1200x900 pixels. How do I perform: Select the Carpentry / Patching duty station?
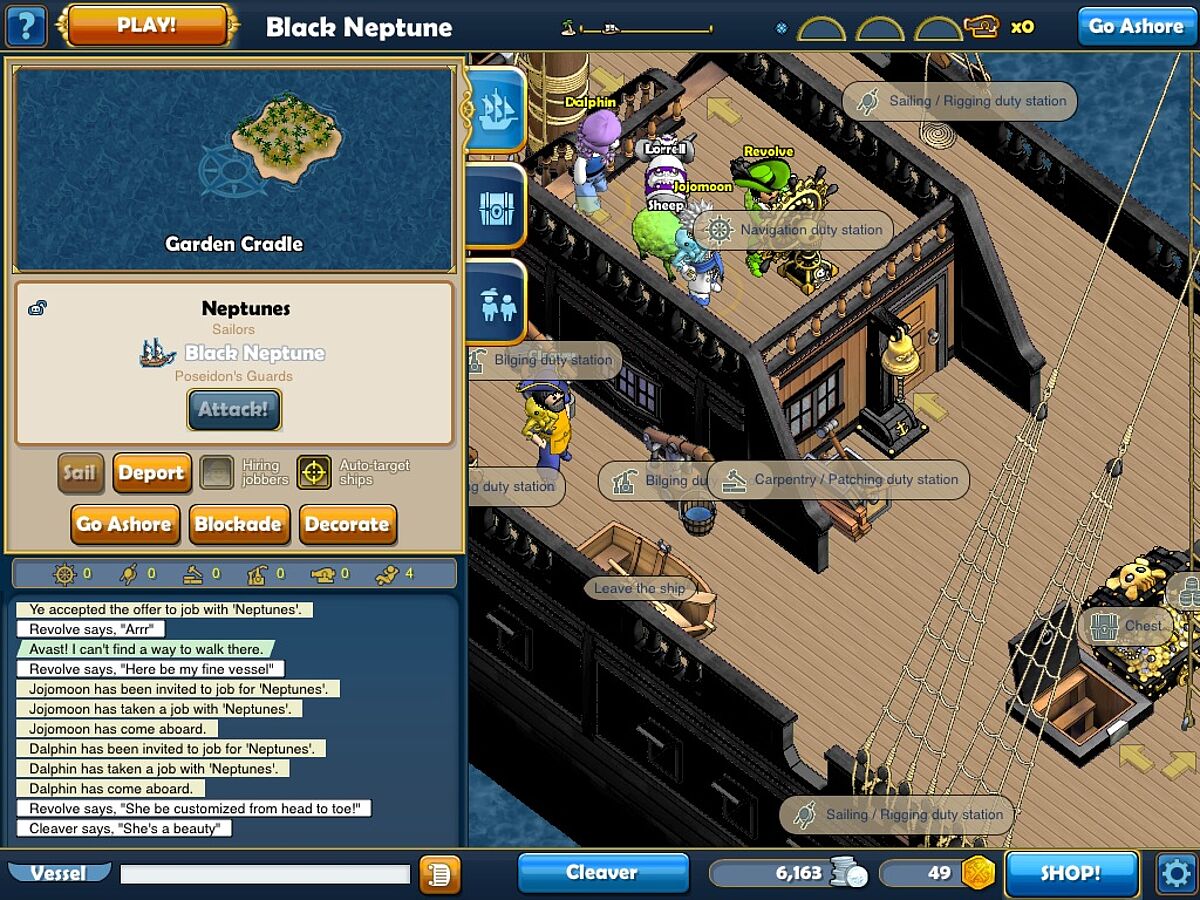839,480
